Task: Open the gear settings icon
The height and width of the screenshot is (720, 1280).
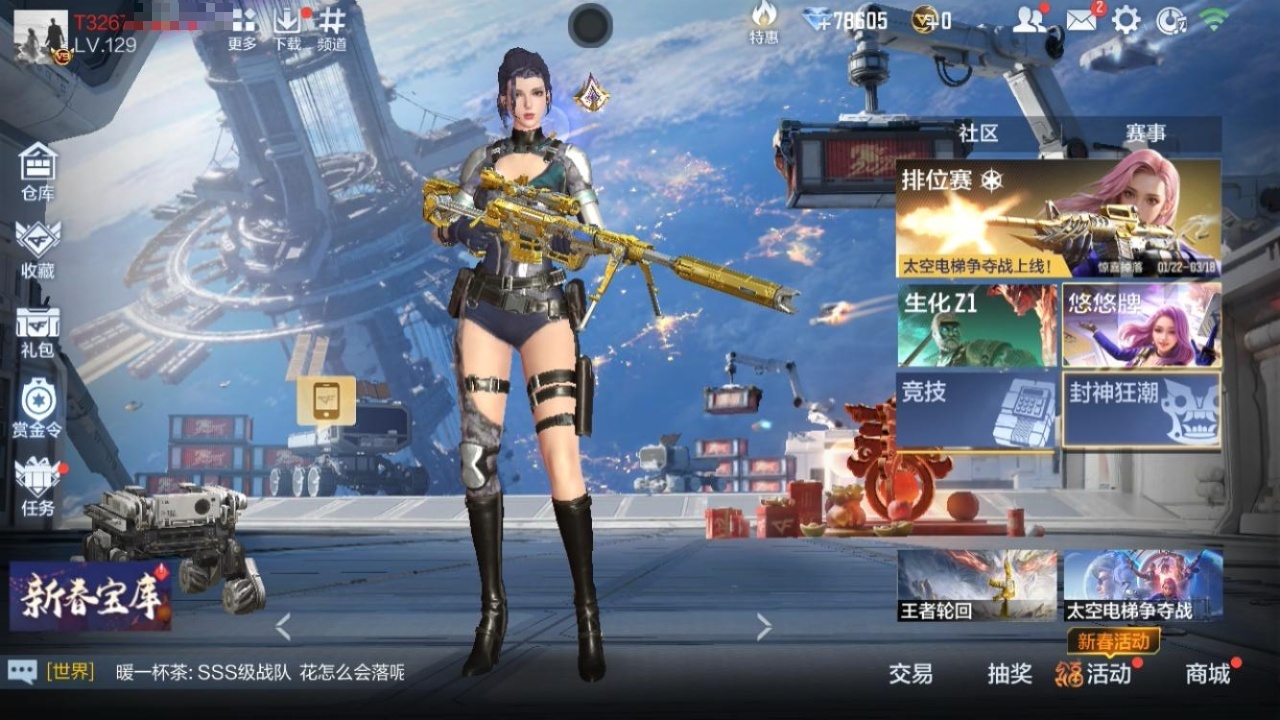Action: click(1126, 20)
